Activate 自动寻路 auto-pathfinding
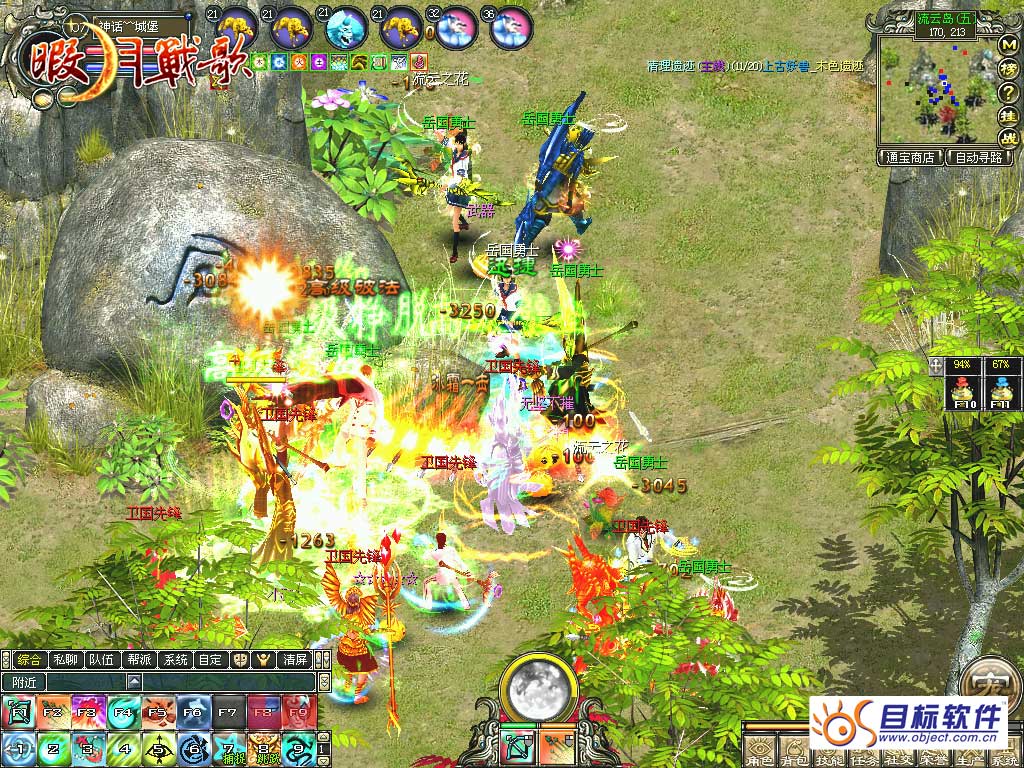 coord(981,157)
